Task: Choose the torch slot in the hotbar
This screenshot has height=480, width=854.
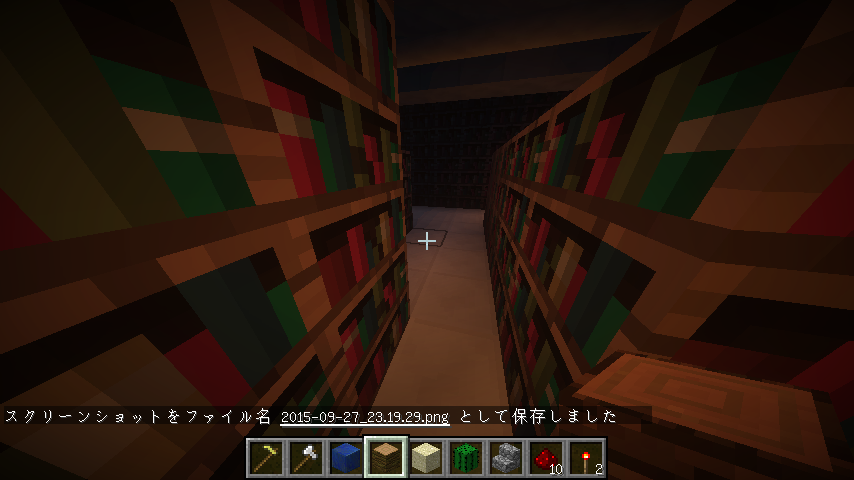Action: 586,458
